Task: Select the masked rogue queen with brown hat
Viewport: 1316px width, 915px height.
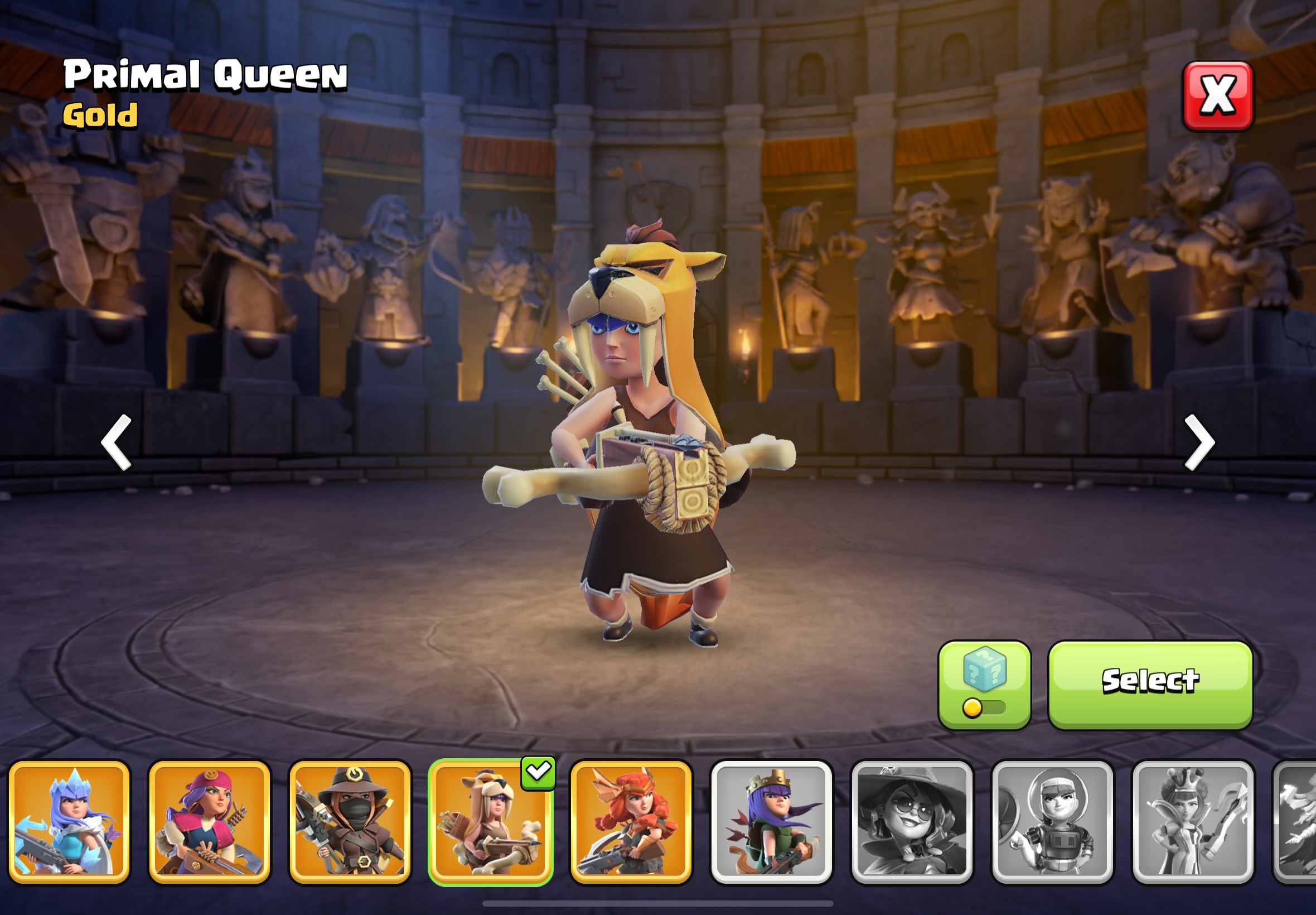Action: 350,822
